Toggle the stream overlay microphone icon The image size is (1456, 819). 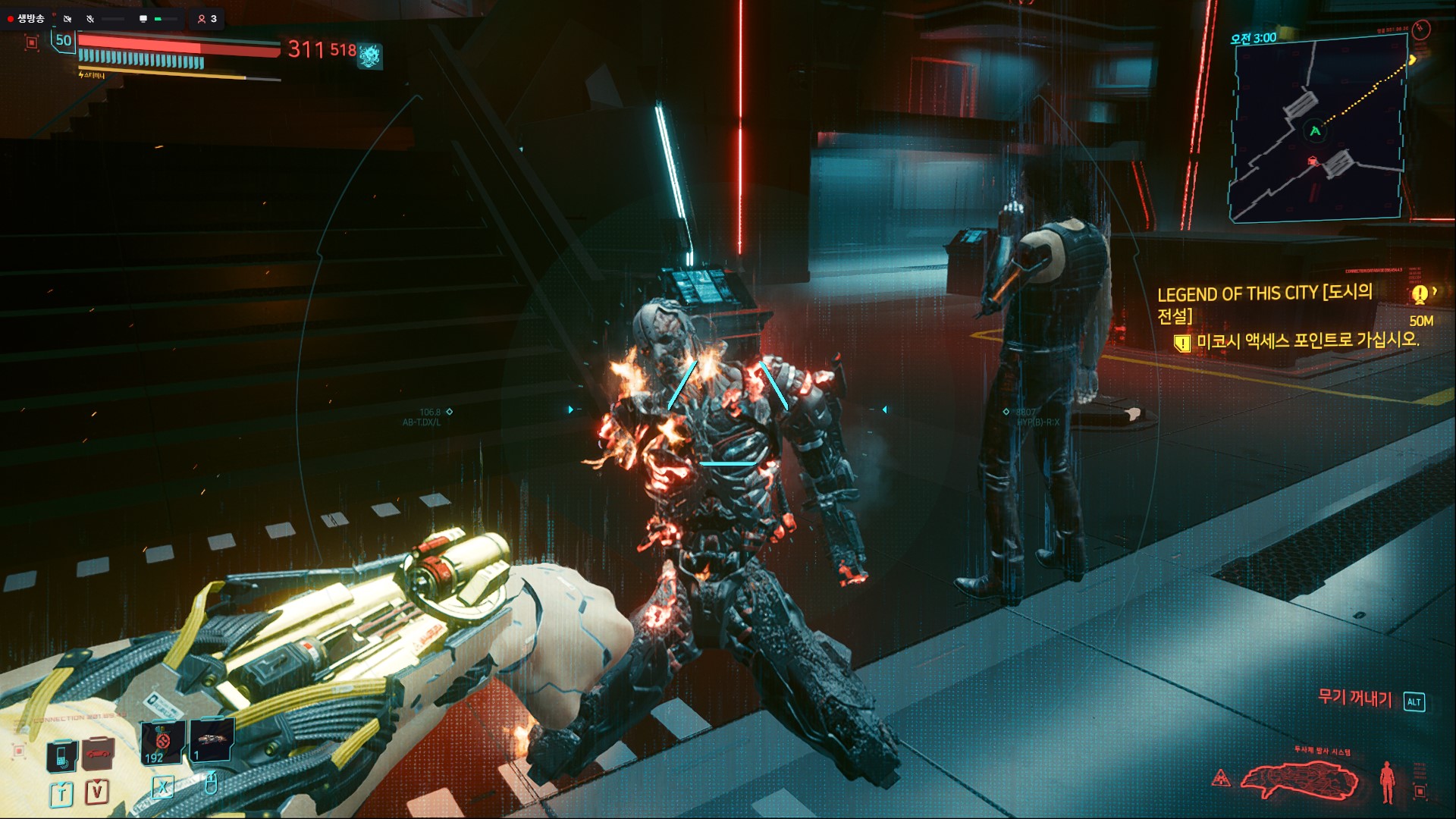90,18
